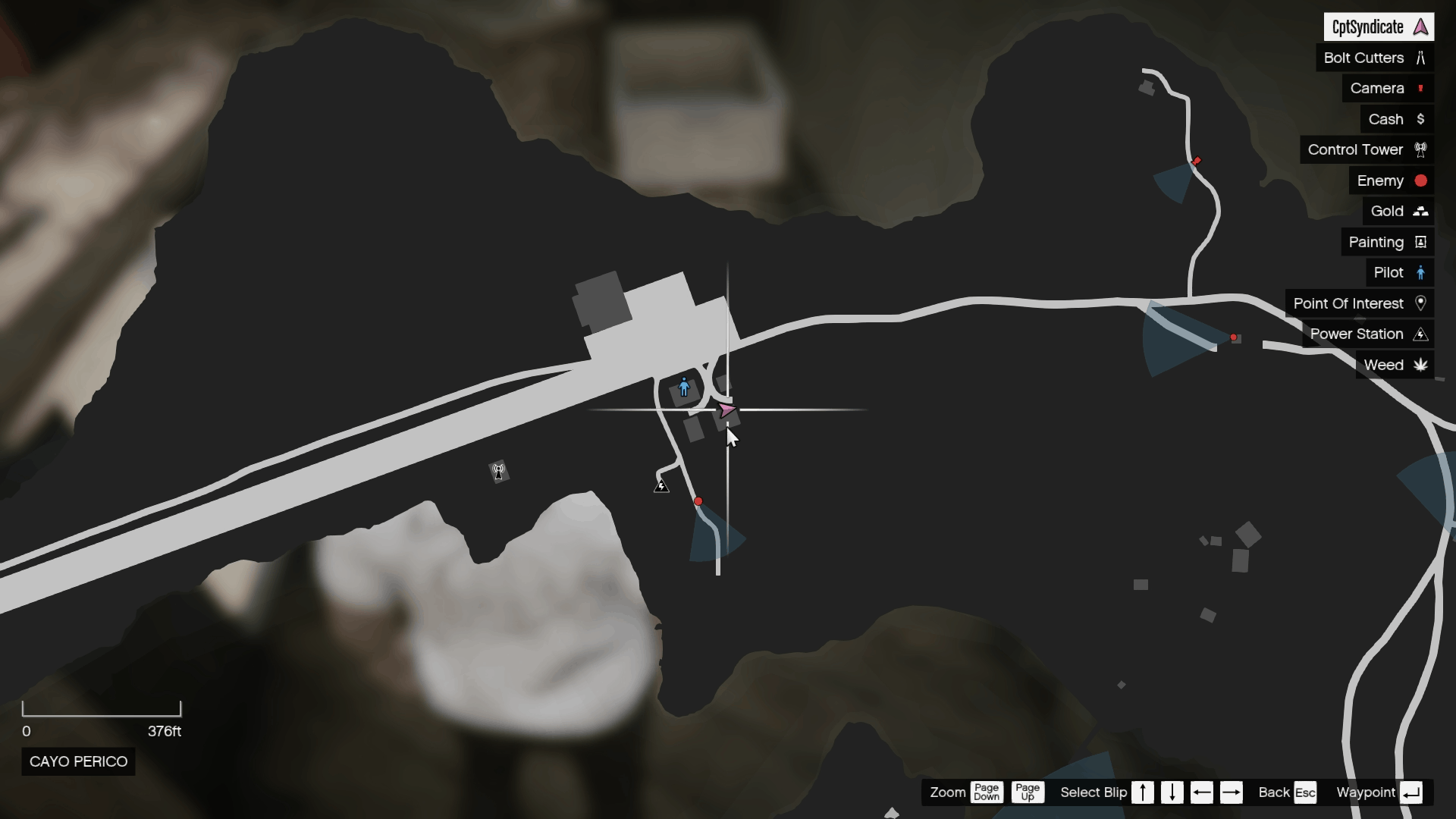Click the CAYO PERICO location label
This screenshot has width=1456, height=819.
[x=77, y=761]
